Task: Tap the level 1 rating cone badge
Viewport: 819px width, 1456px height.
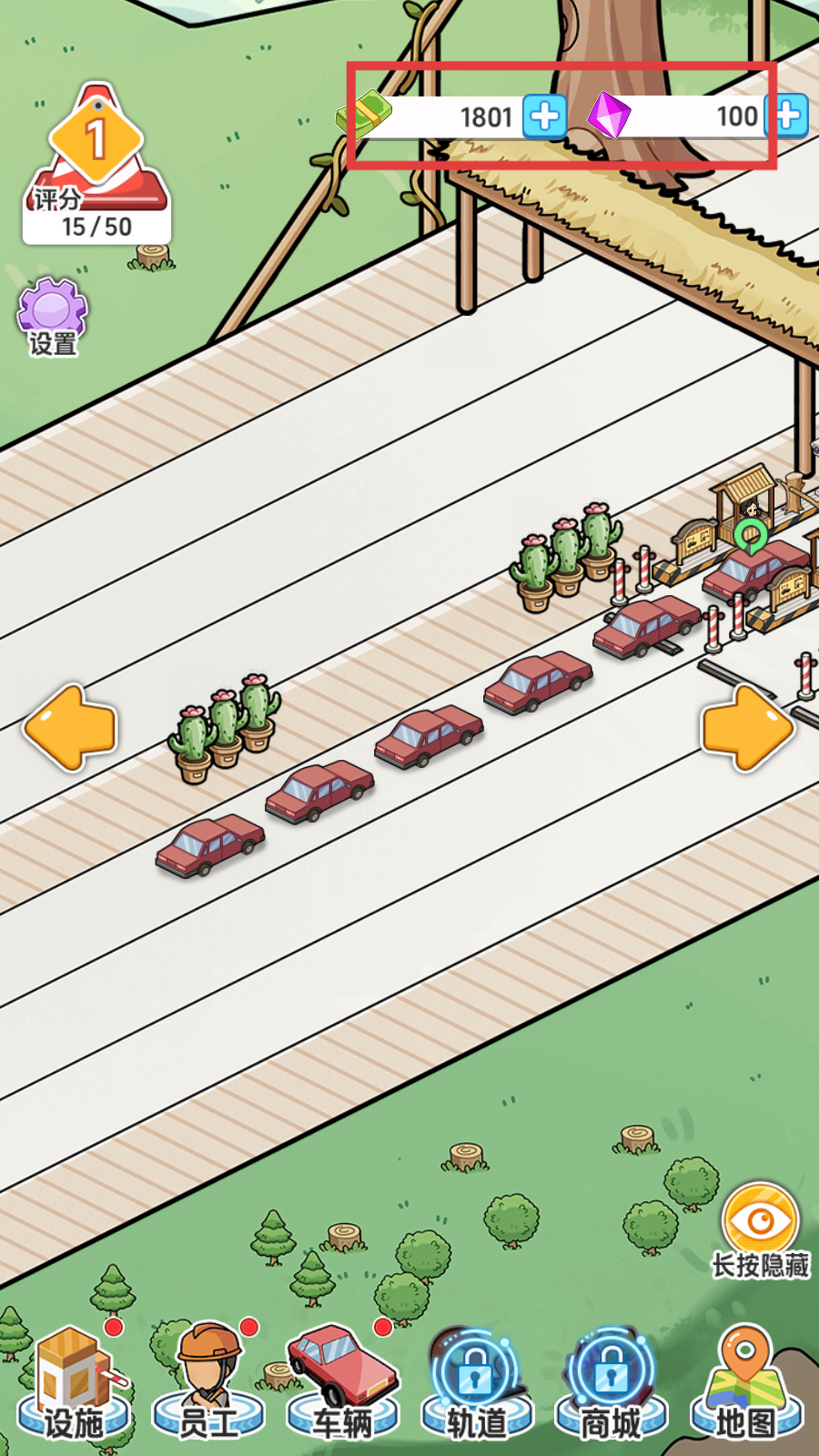Action: pos(96,164)
